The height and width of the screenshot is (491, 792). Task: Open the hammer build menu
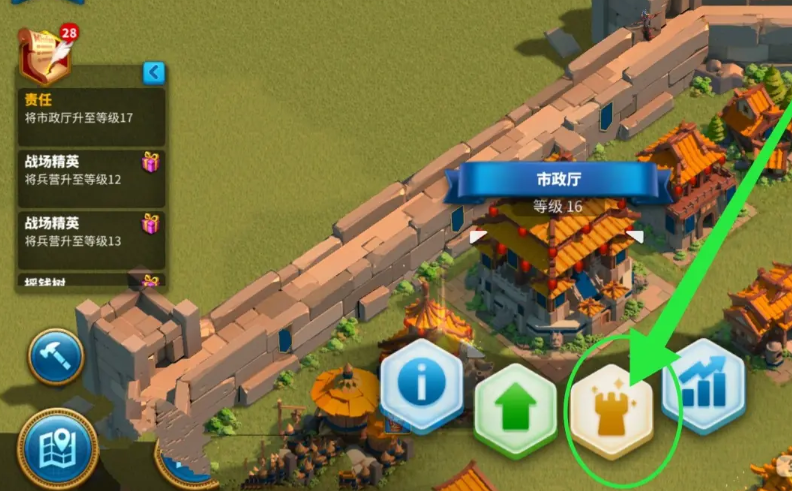coord(55,357)
